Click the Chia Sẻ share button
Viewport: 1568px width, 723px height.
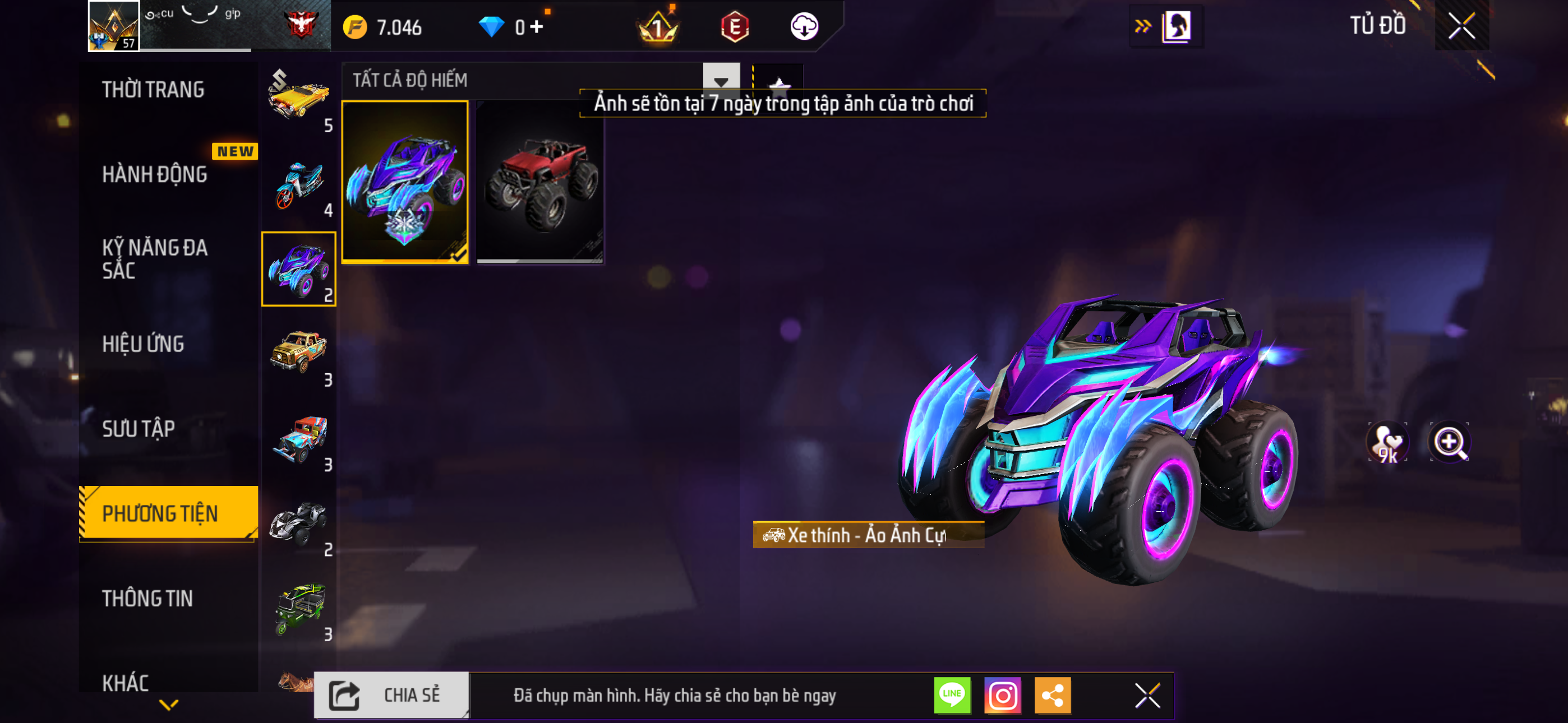(391, 695)
